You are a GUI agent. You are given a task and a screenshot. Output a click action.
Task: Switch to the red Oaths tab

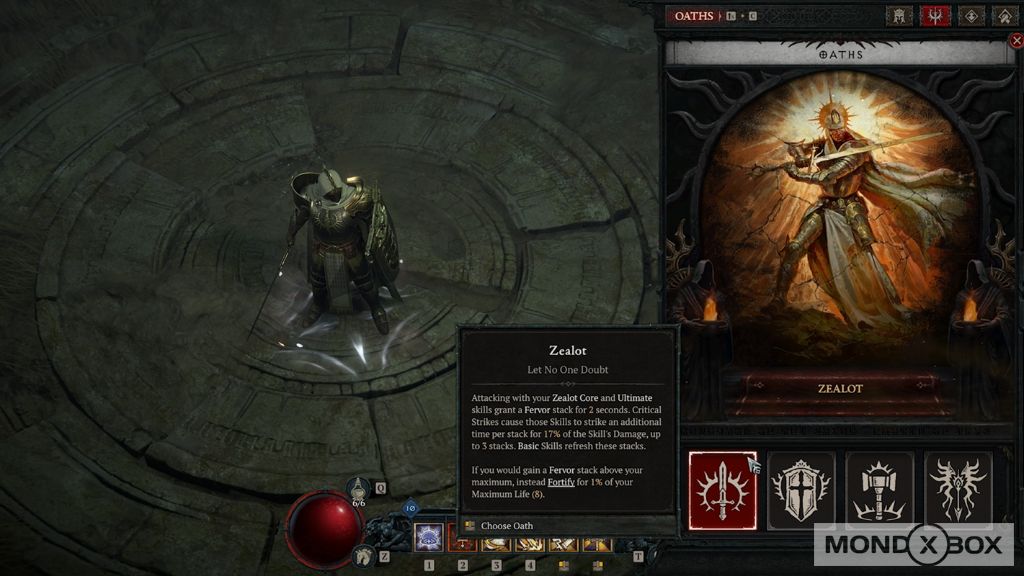935,16
